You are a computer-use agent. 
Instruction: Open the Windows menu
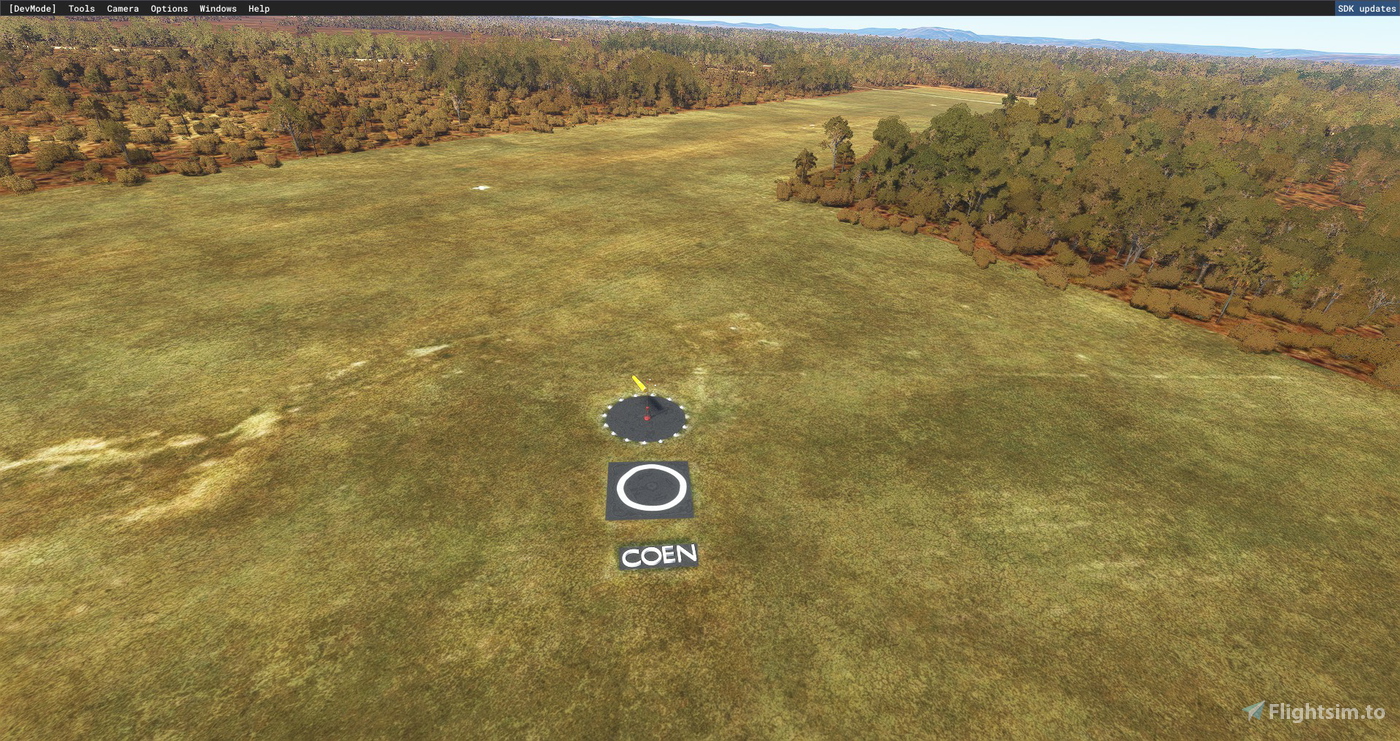216,8
